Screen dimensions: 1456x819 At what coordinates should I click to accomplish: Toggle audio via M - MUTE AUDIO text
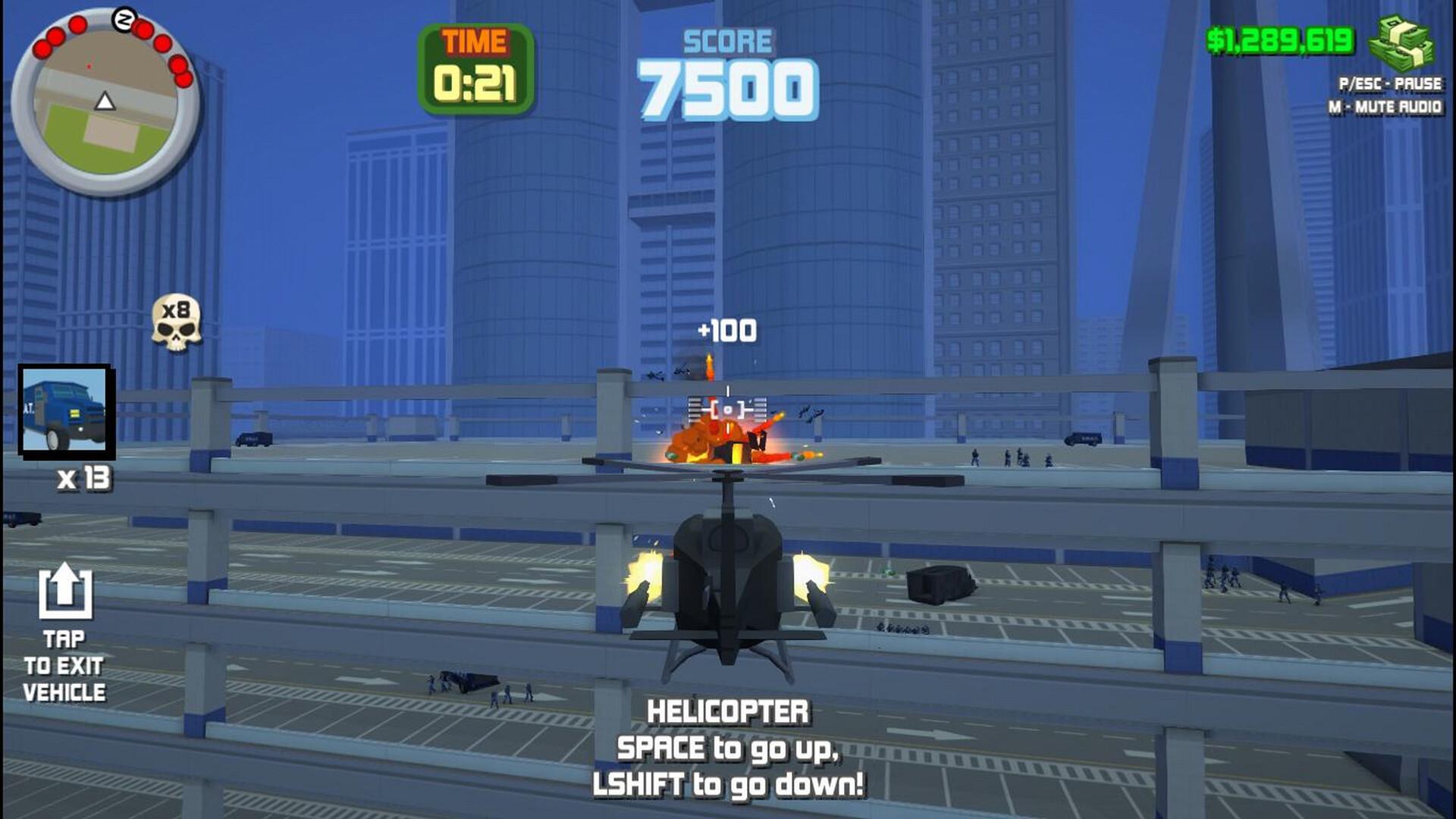[x=1386, y=108]
